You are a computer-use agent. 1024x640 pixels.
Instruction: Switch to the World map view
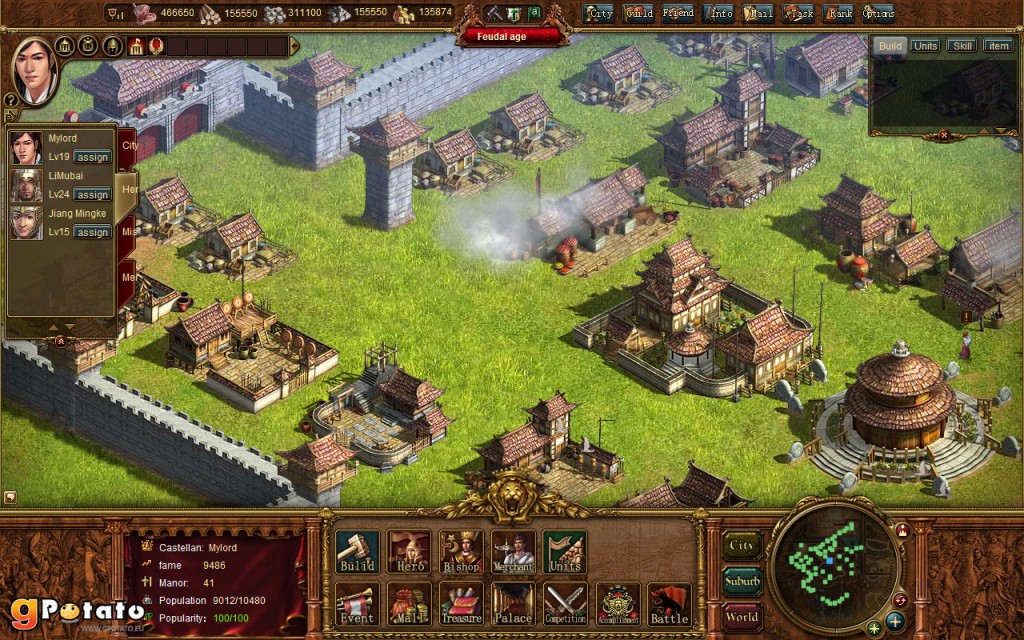[742, 617]
